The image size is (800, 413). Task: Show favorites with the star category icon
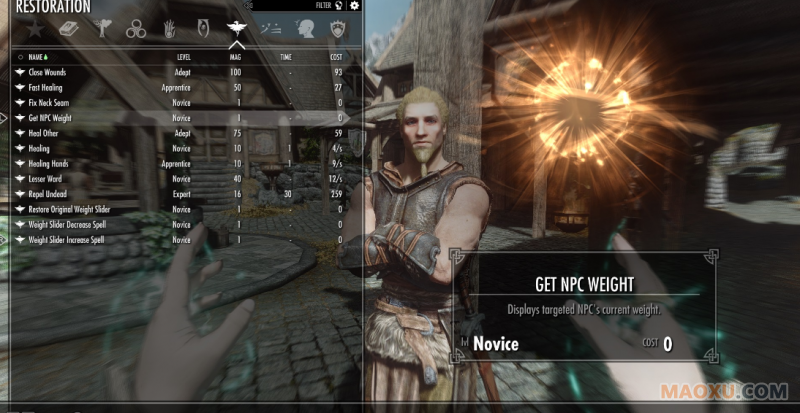click(34, 30)
